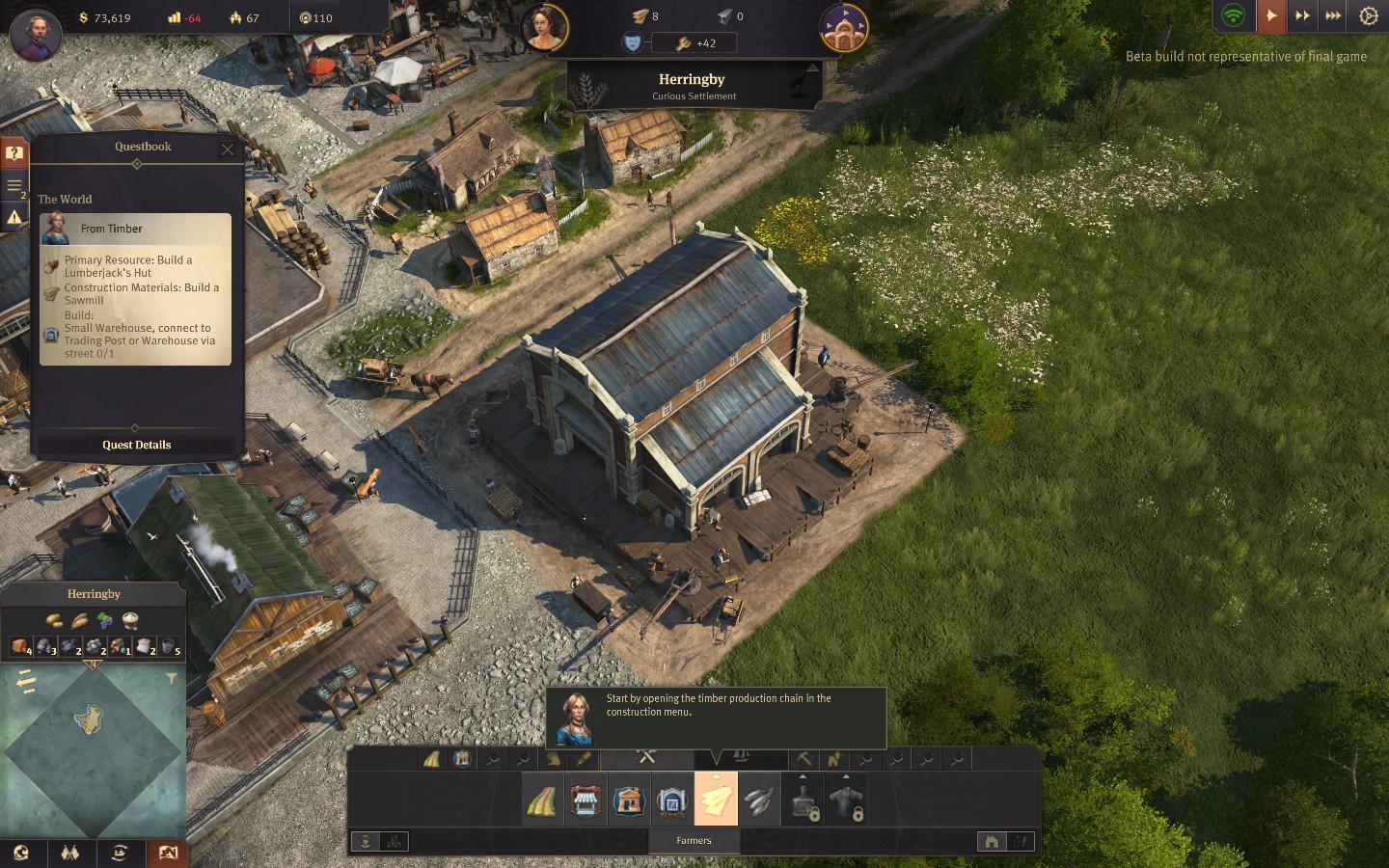The image size is (1389, 868).
Task: Click the player profile portrait
Action: pos(36,36)
